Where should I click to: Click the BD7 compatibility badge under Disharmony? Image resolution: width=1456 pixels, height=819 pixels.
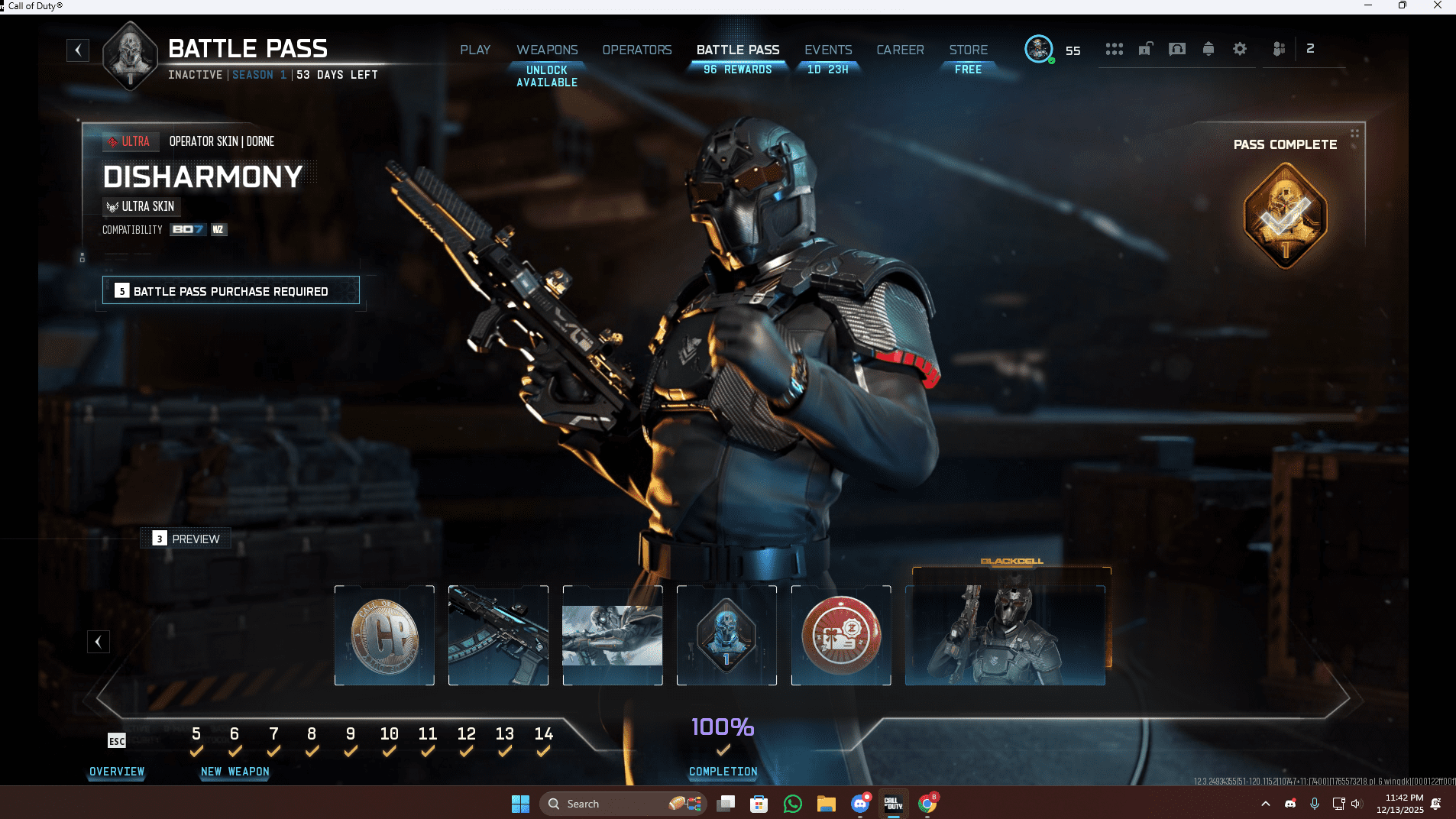pos(187,229)
